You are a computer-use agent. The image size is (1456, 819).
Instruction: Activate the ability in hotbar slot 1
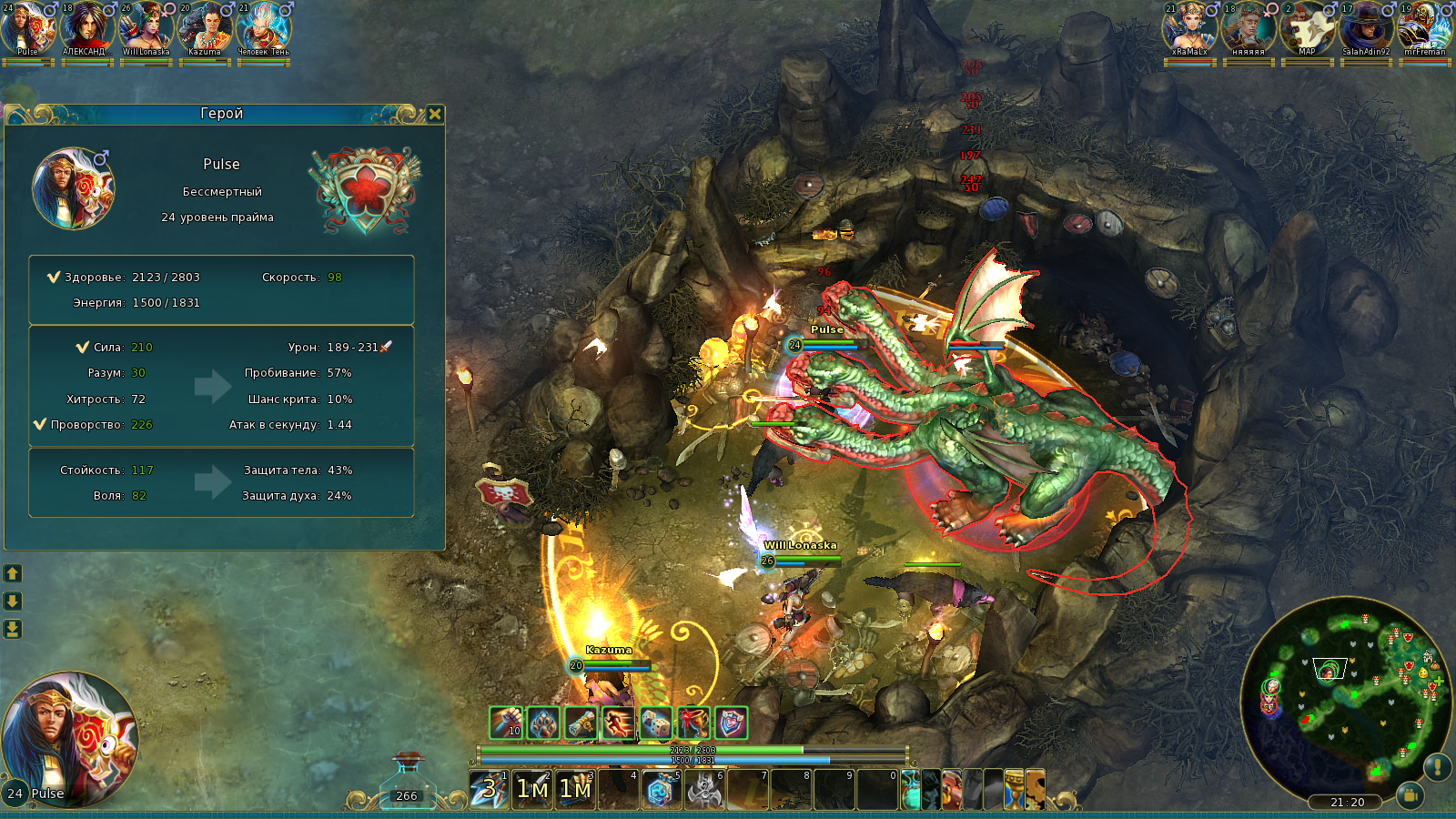(489, 789)
